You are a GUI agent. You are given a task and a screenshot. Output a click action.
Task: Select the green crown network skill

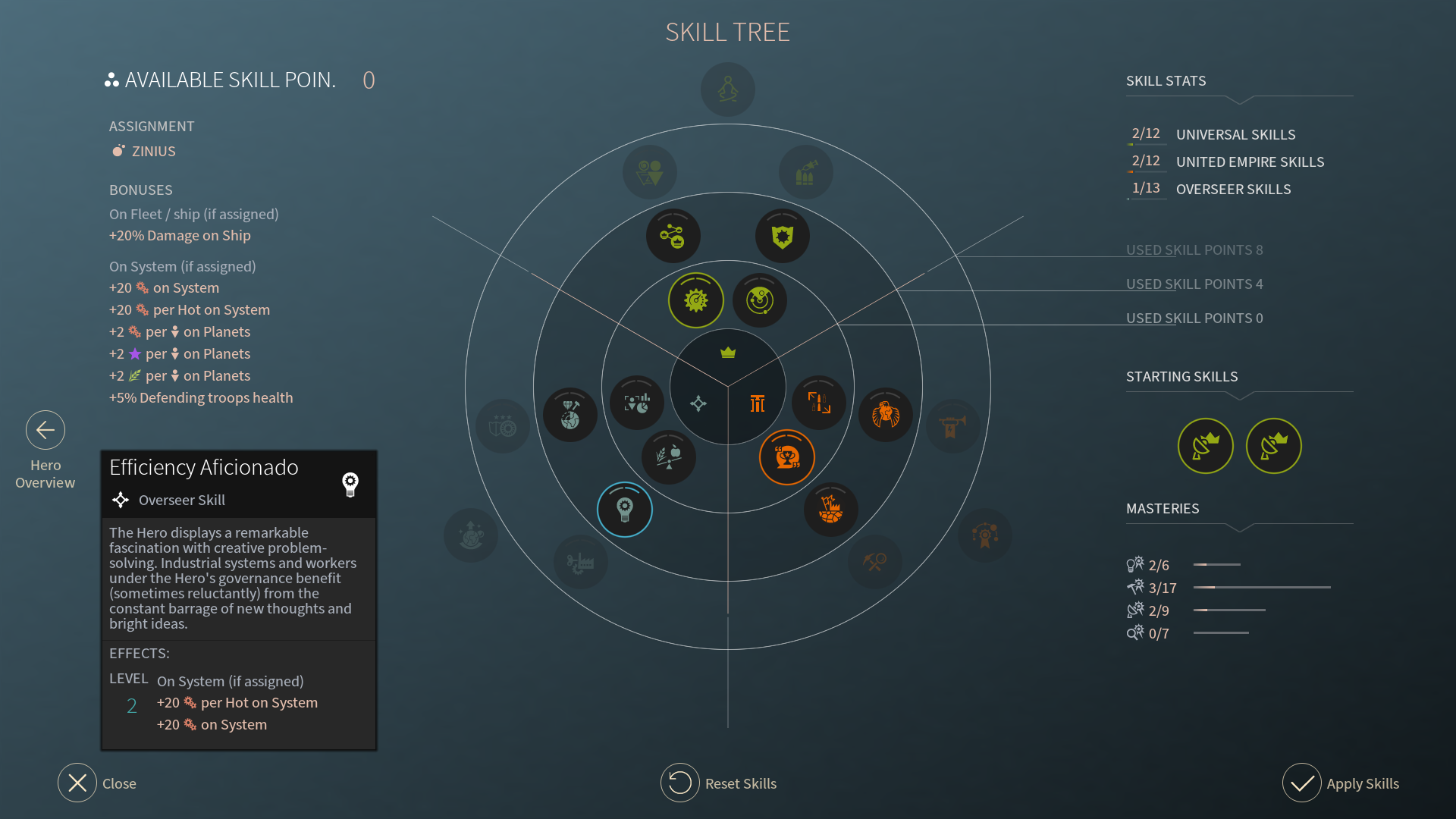pos(673,237)
